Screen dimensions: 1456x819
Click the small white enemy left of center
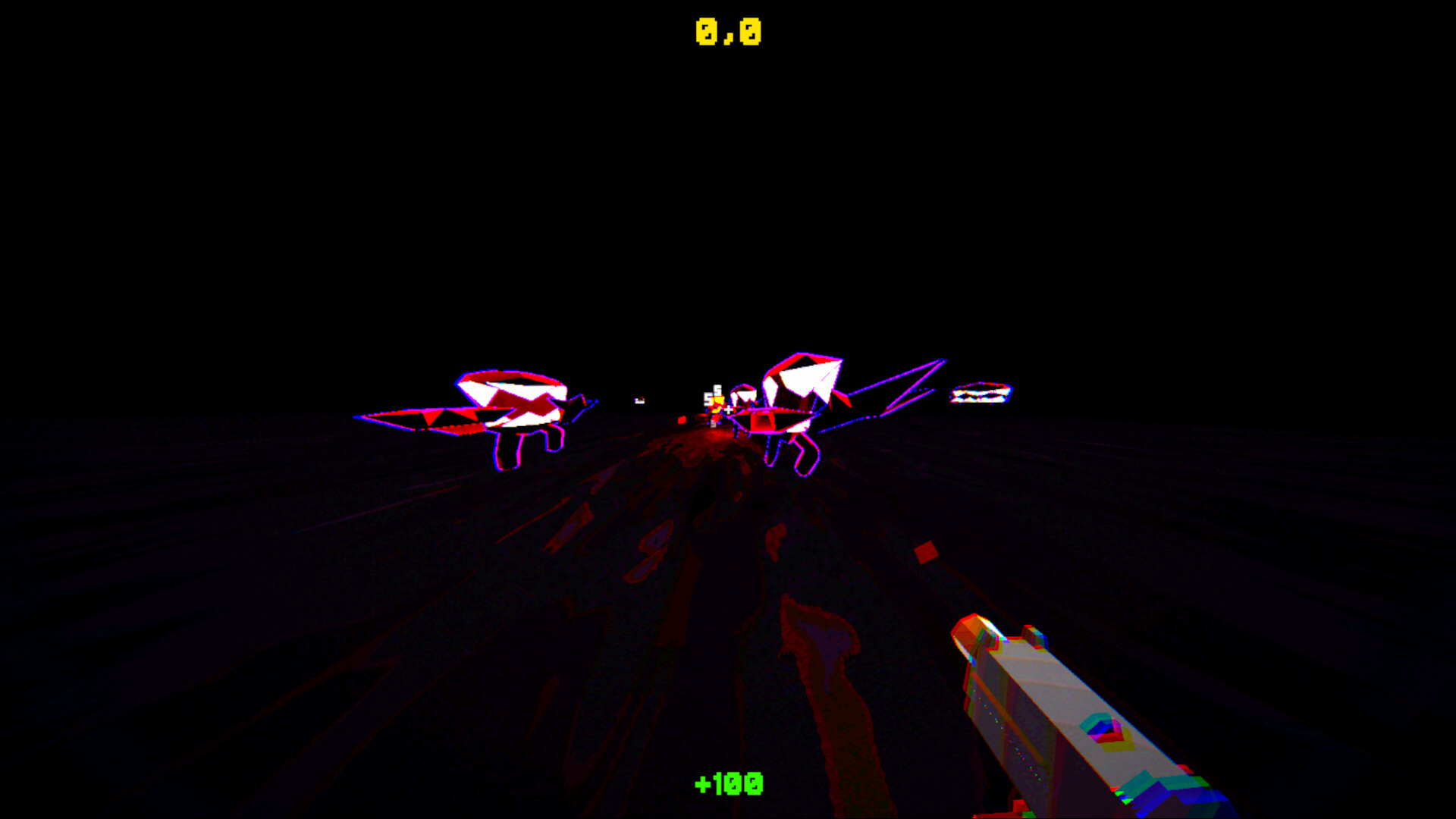coord(639,400)
